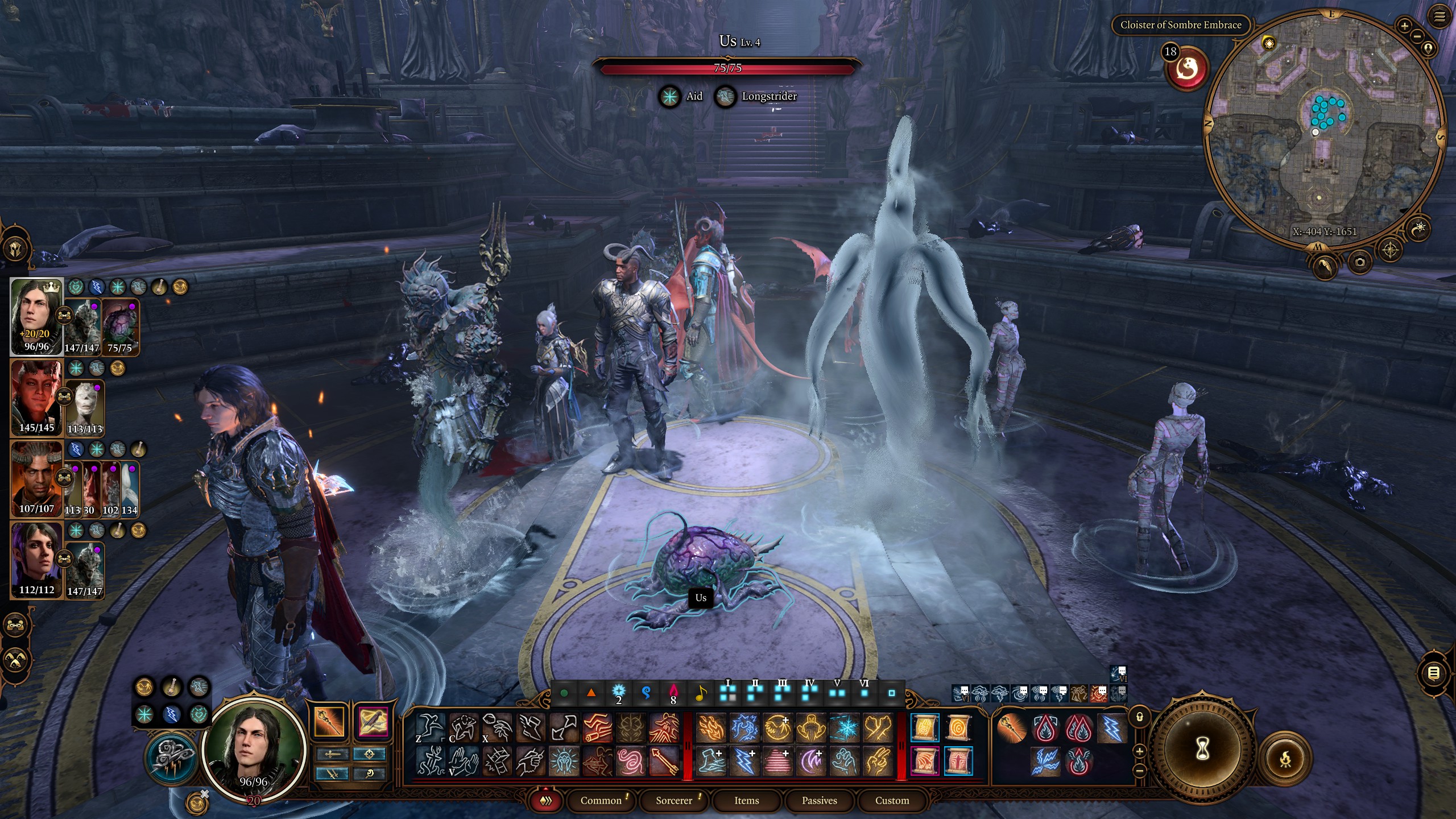Choose the Us brain summon portrait
The image size is (1456, 819).
tap(120, 327)
